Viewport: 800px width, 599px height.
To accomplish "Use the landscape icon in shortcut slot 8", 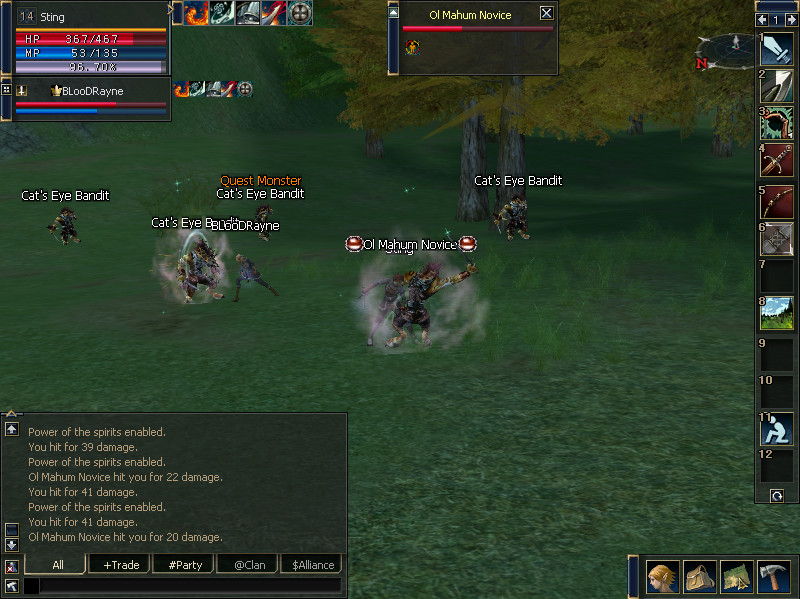I will 777,314.
